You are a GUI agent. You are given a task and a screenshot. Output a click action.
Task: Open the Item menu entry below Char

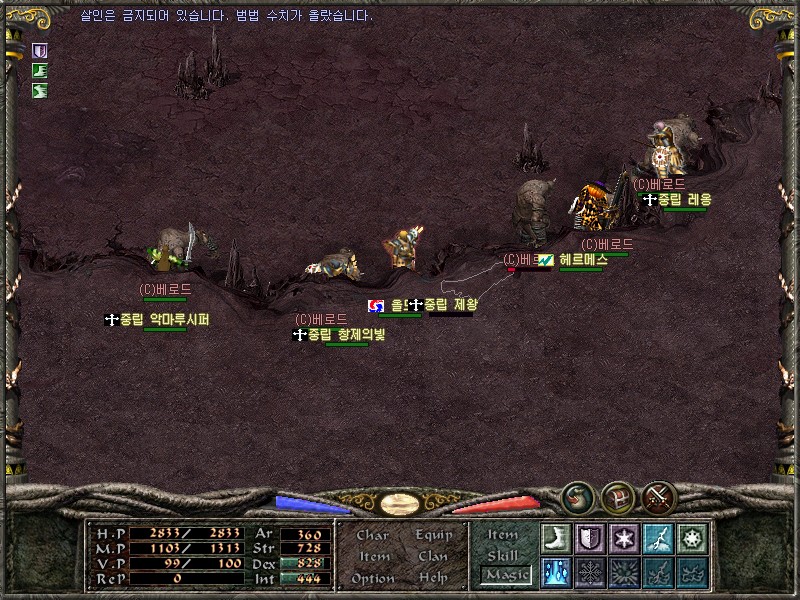pyautogui.click(x=373, y=556)
